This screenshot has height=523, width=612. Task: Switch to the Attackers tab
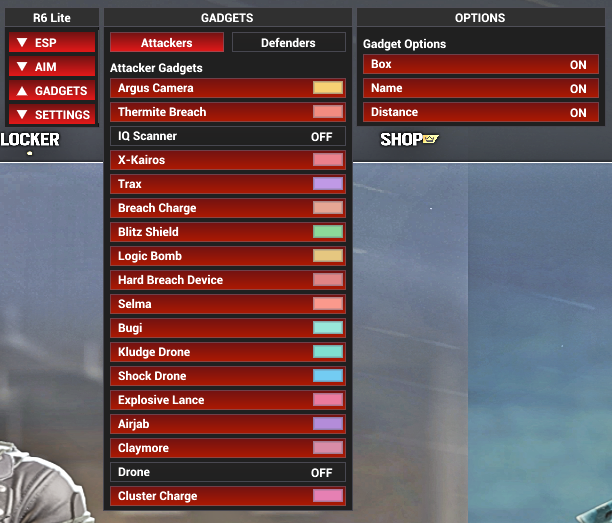click(166, 43)
